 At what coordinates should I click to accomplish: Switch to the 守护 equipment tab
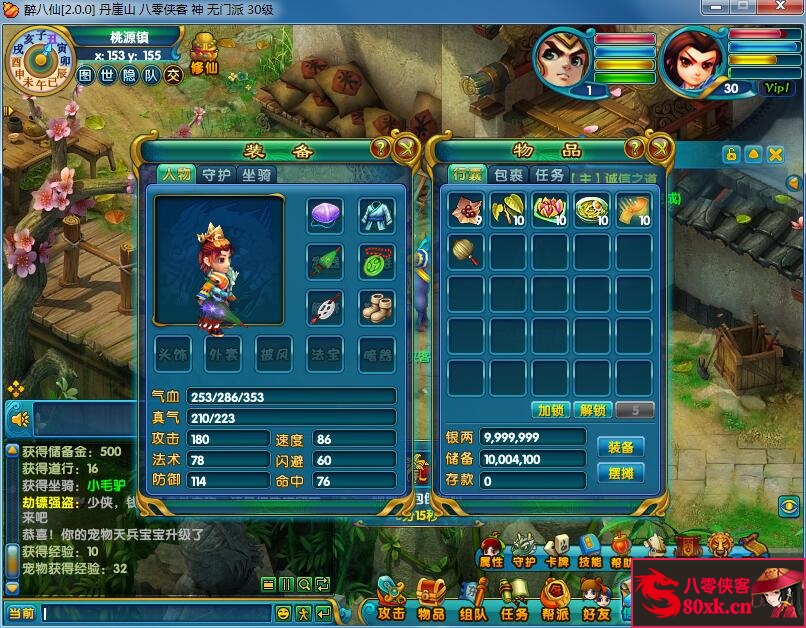tap(215, 175)
